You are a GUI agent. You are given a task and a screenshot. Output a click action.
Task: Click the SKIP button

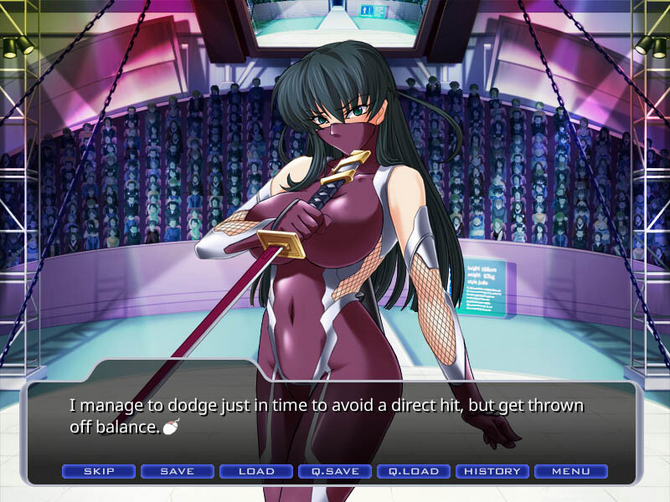tap(99, 471)
